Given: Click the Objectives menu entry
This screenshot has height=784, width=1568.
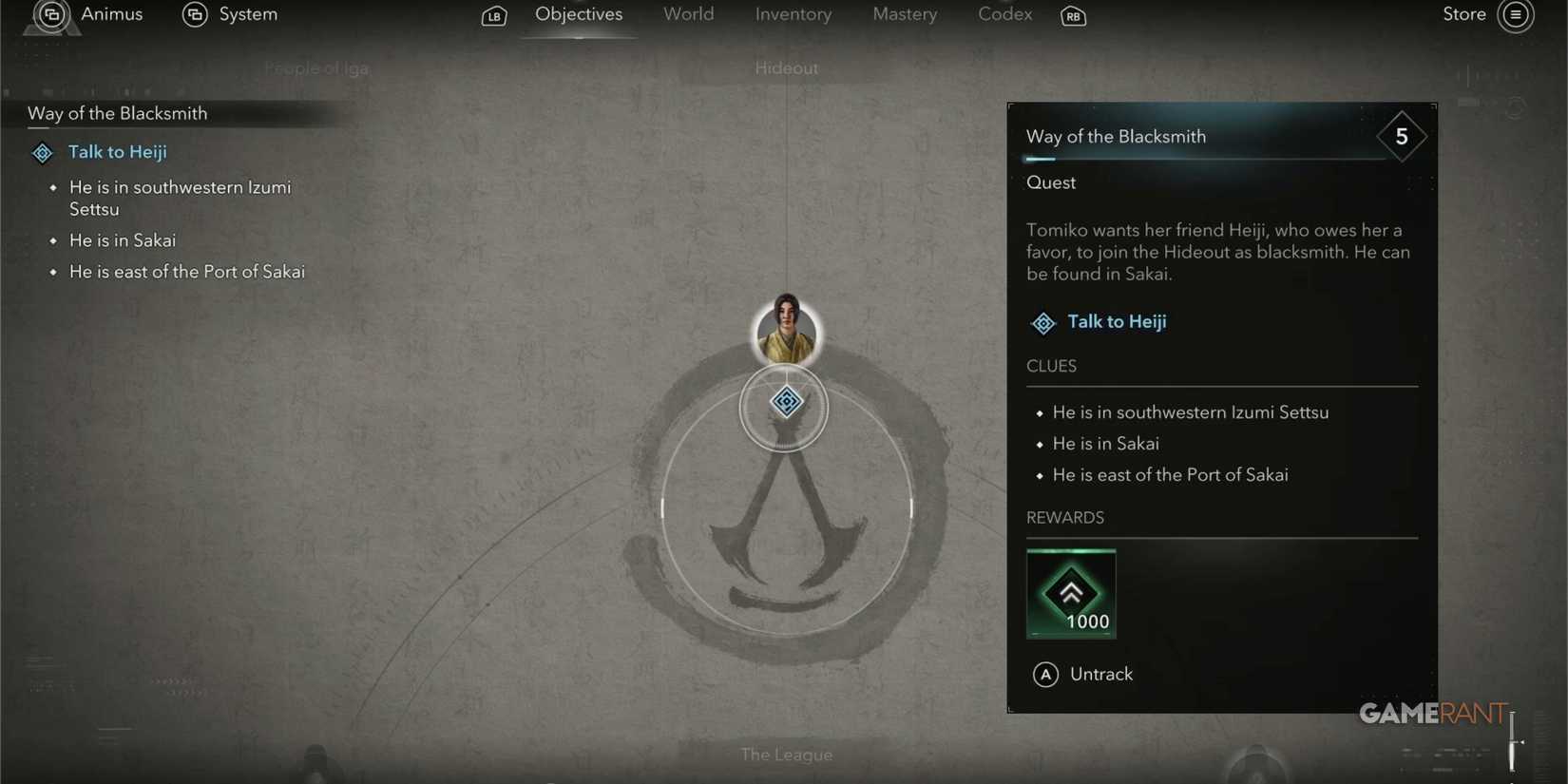Looking at the screenshot, I should pyautogui.click(x=578, y=14).
